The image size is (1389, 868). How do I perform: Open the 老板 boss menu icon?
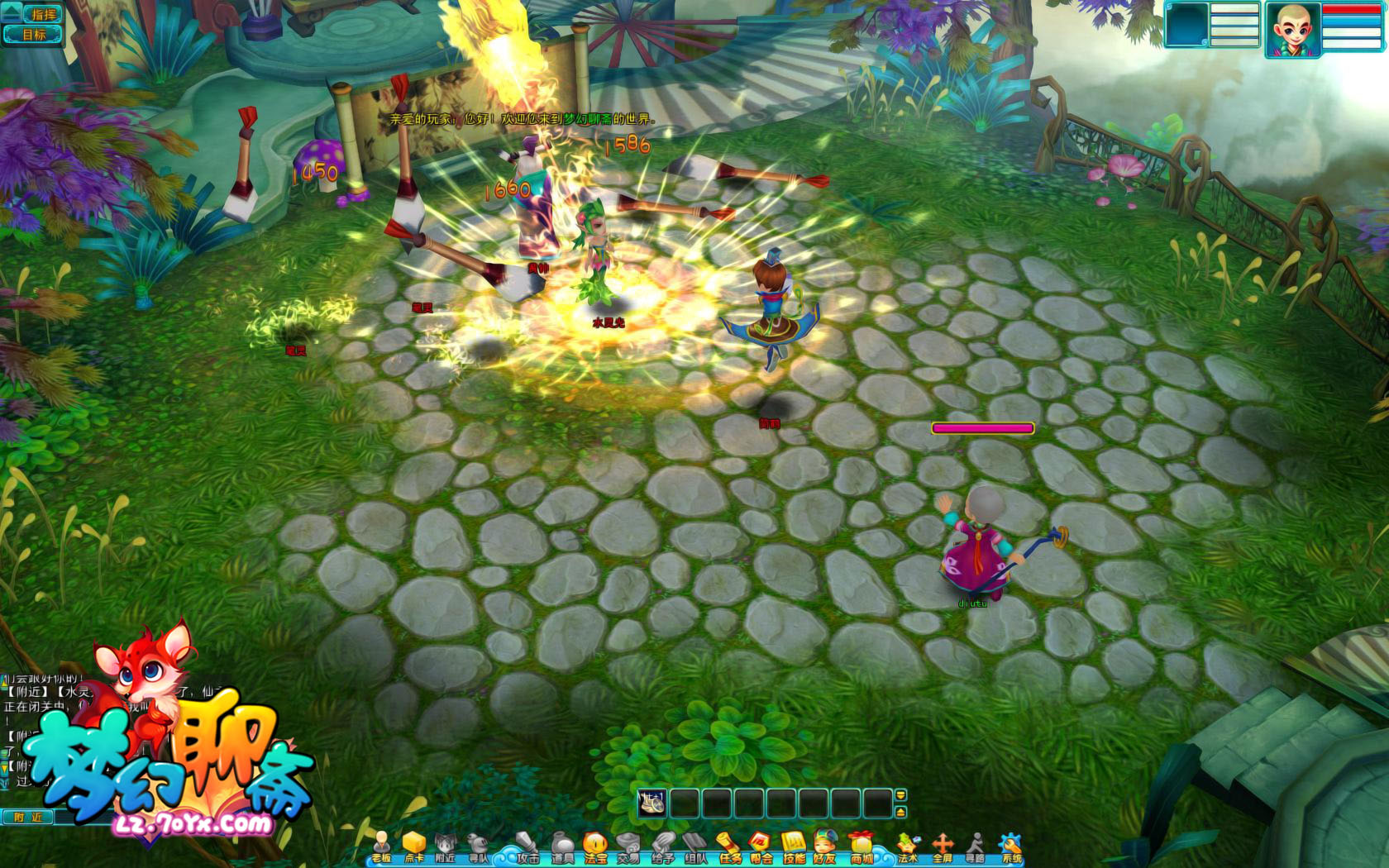[x=382, y=847]
